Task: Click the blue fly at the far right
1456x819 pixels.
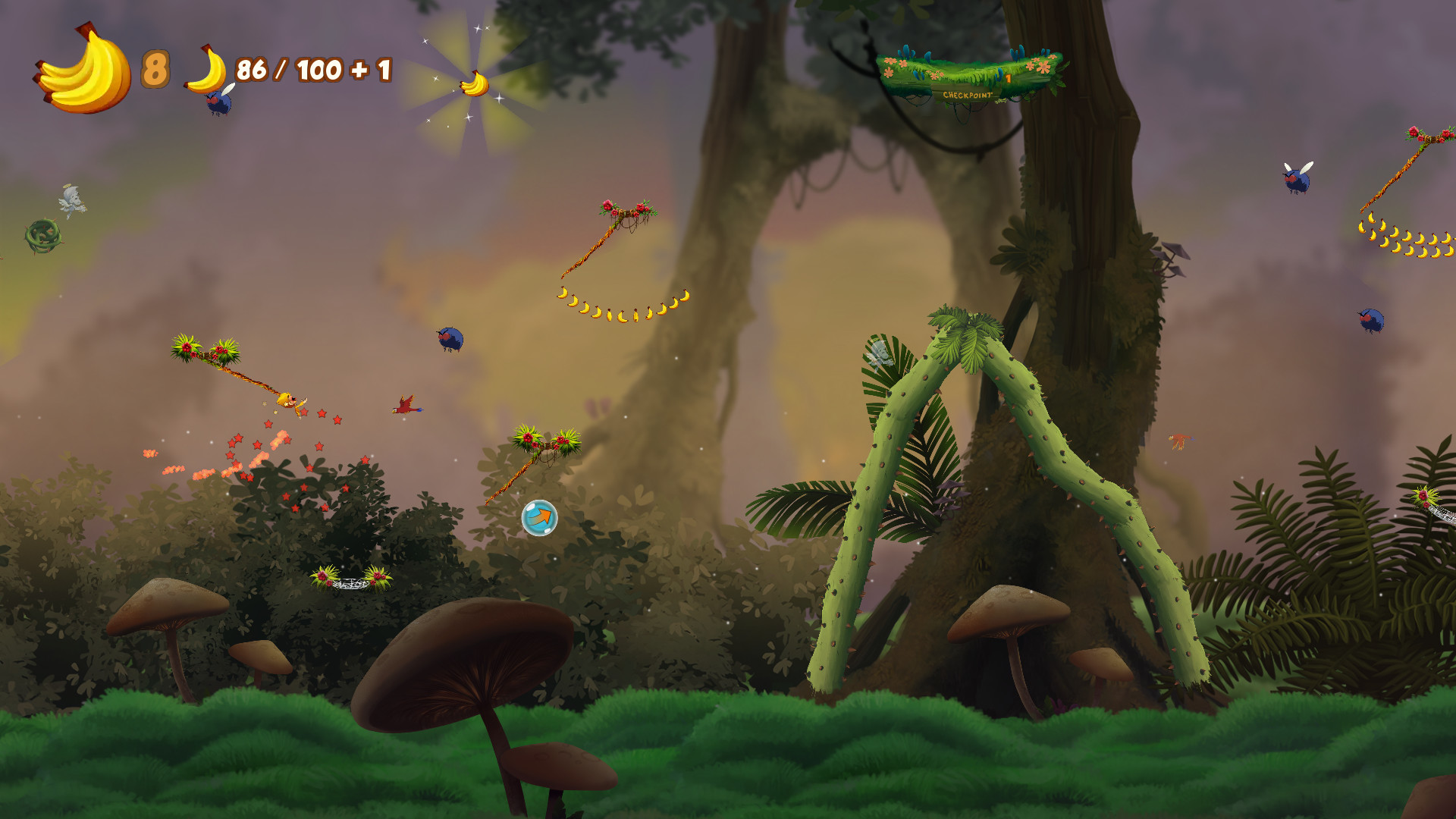Action: pos(1294,182)
